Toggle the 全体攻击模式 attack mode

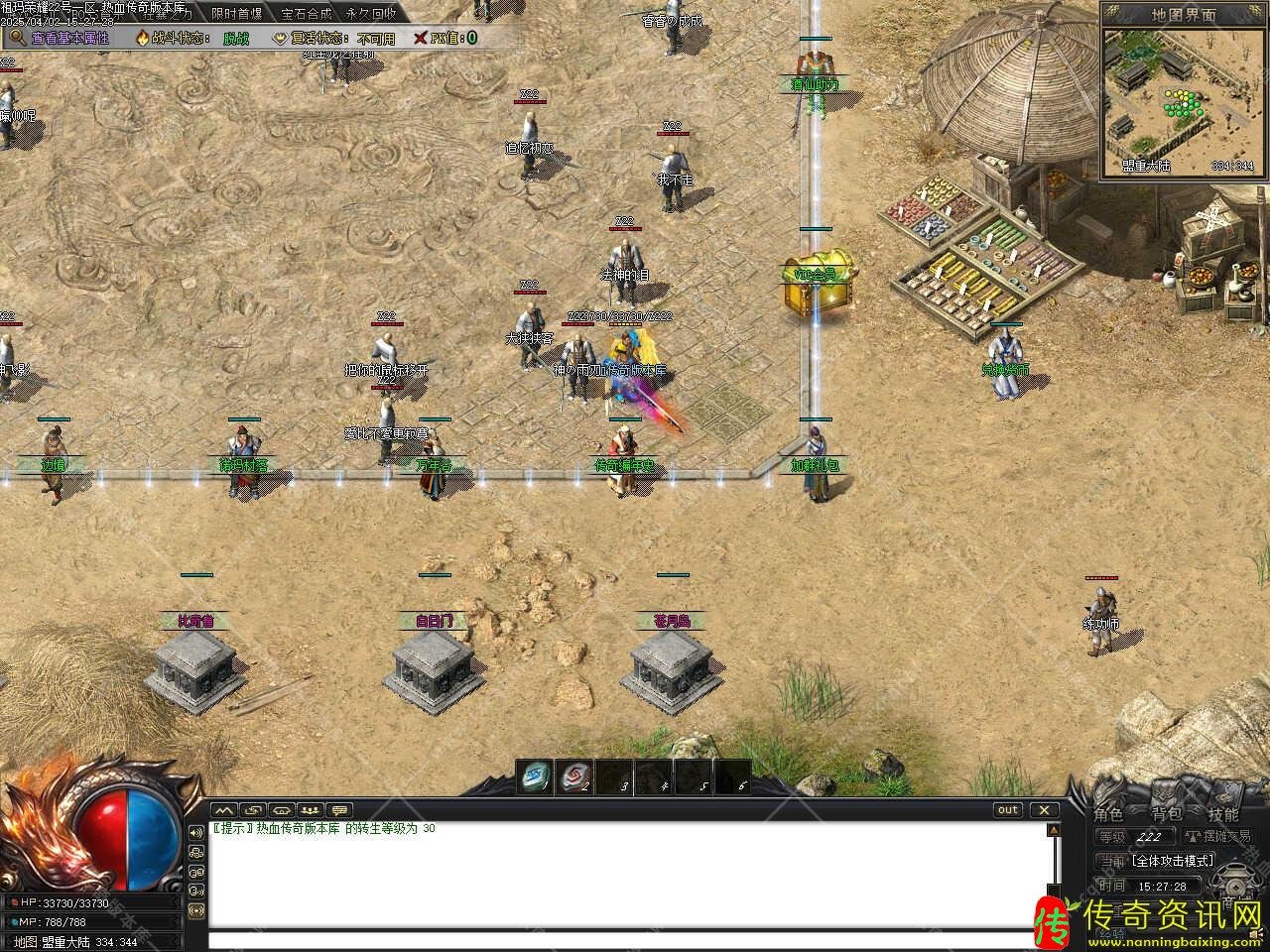(1171, 861)
